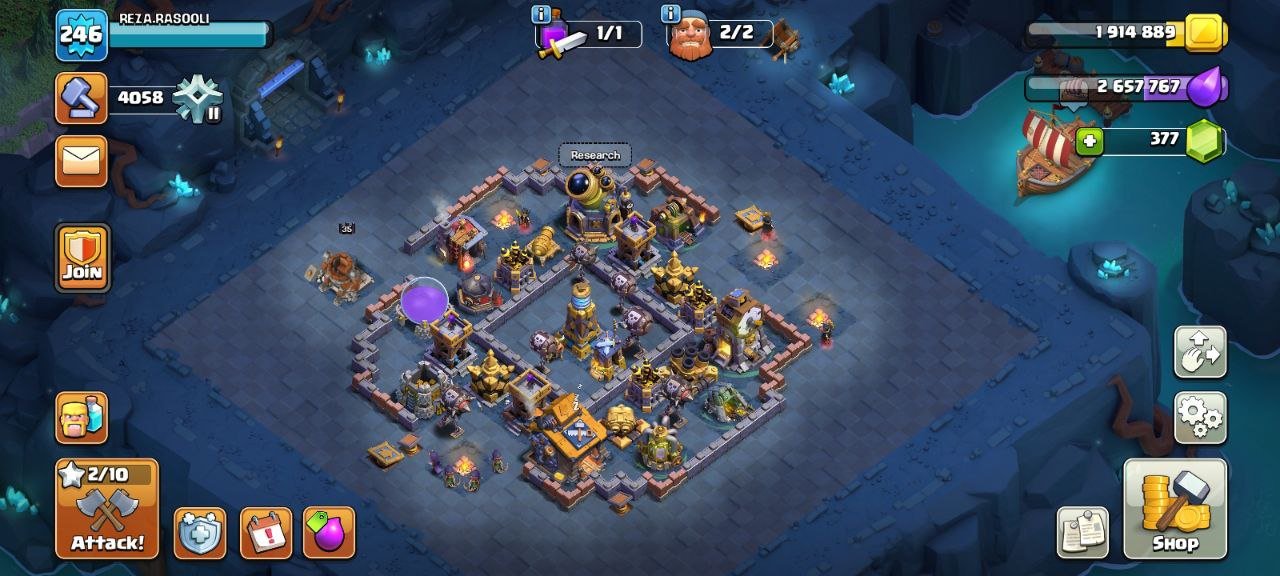
Task: Tap the purple elixir drop icon
Action: (x=1206, y=87)
